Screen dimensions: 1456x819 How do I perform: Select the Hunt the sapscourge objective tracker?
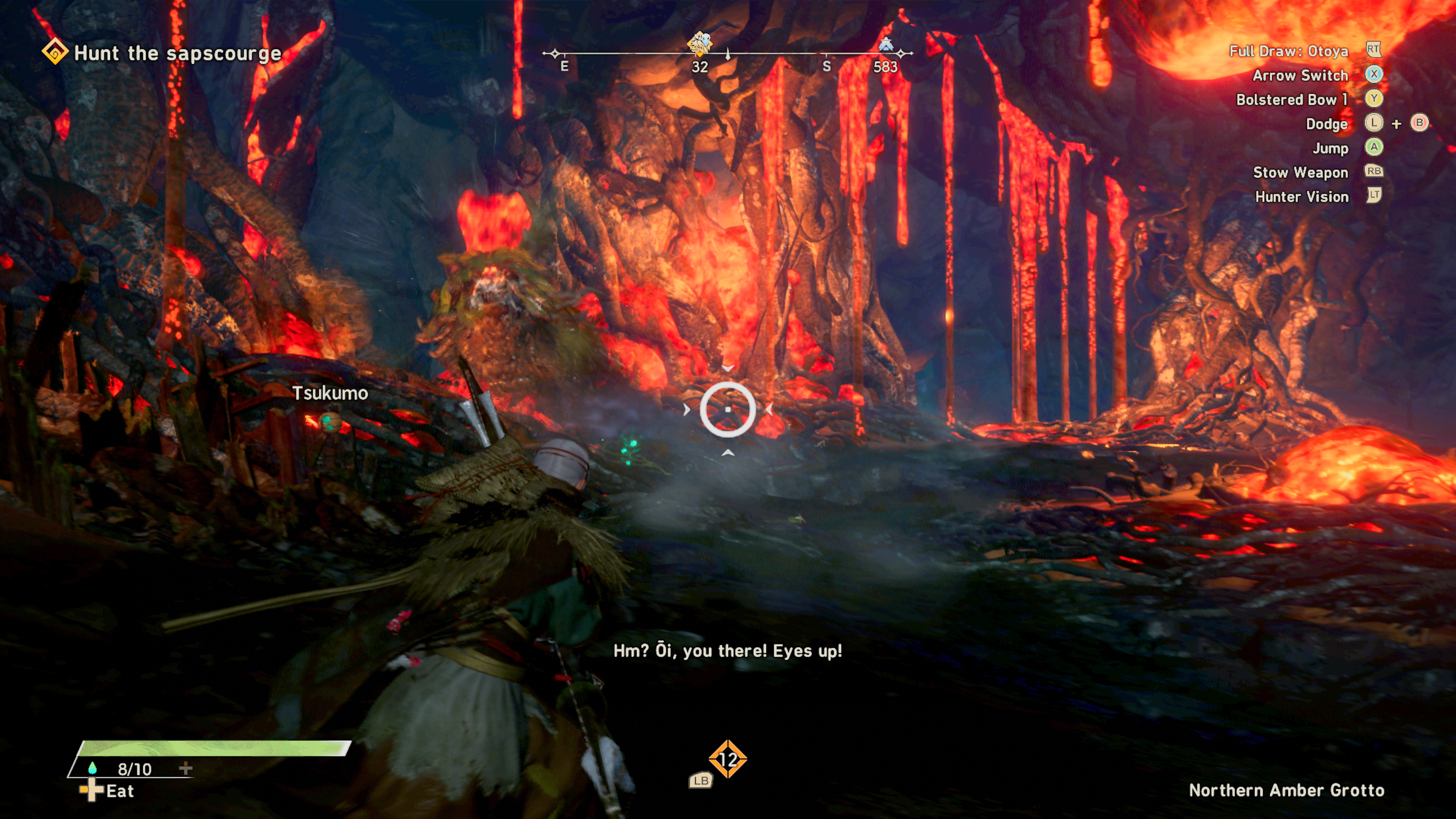point(162,53)
